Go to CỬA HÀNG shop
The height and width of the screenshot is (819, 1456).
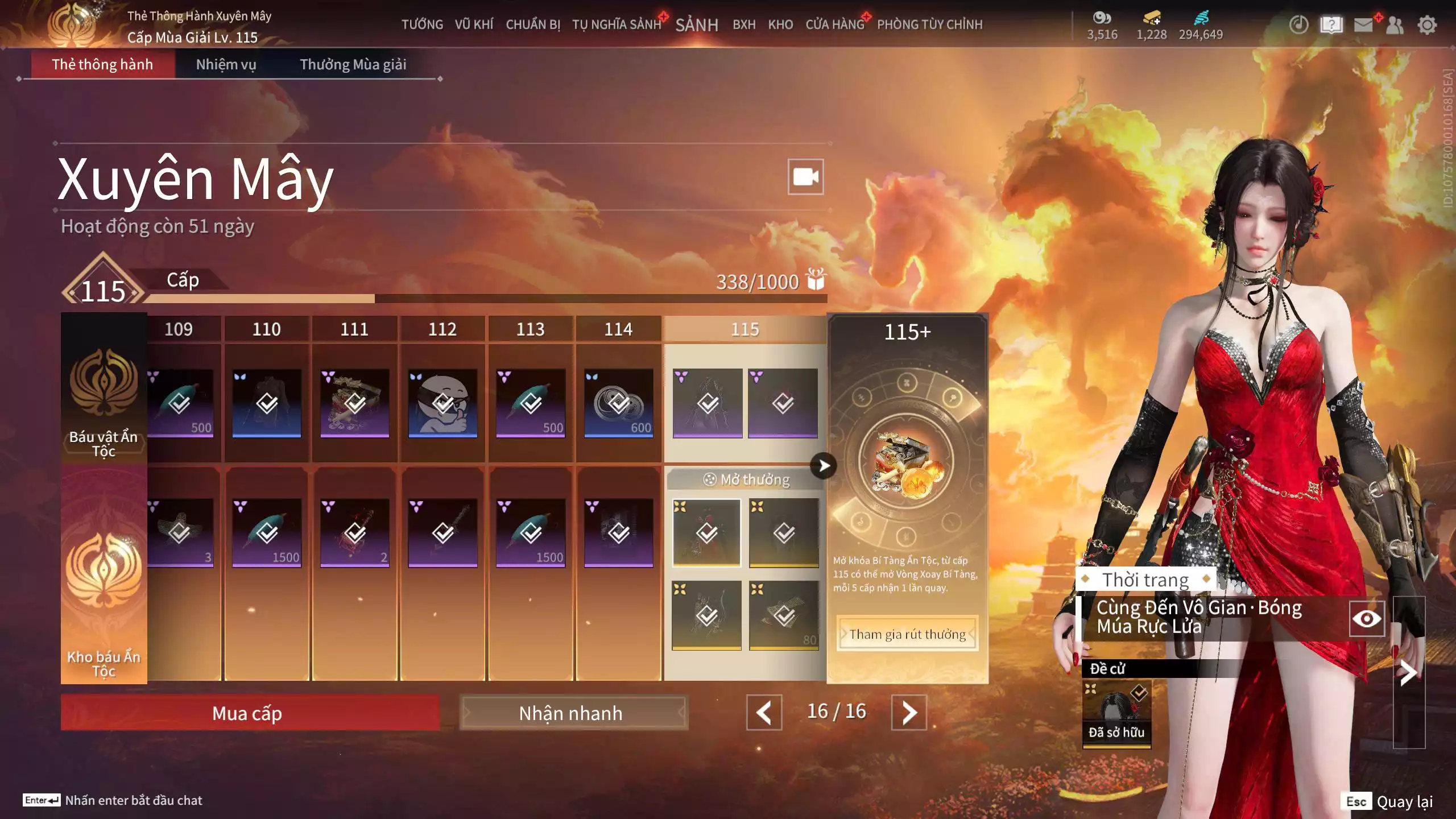pyautogui.click(x=834, y=24)
